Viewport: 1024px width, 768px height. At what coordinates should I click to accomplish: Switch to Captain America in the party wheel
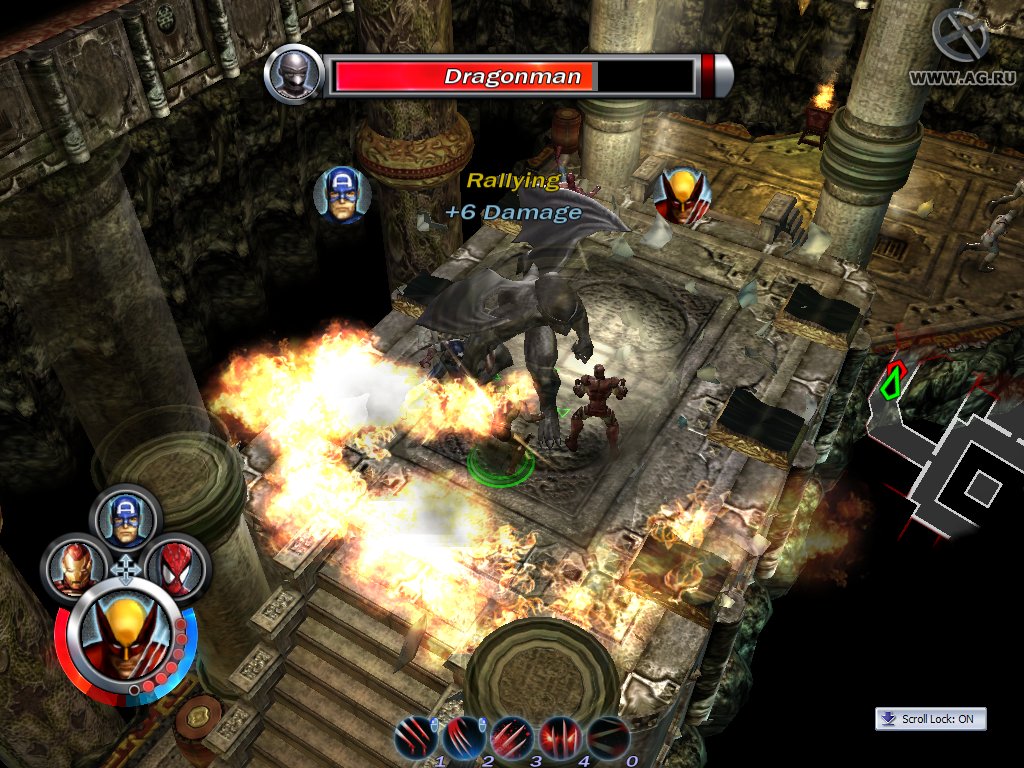click(x=125, y=516)
